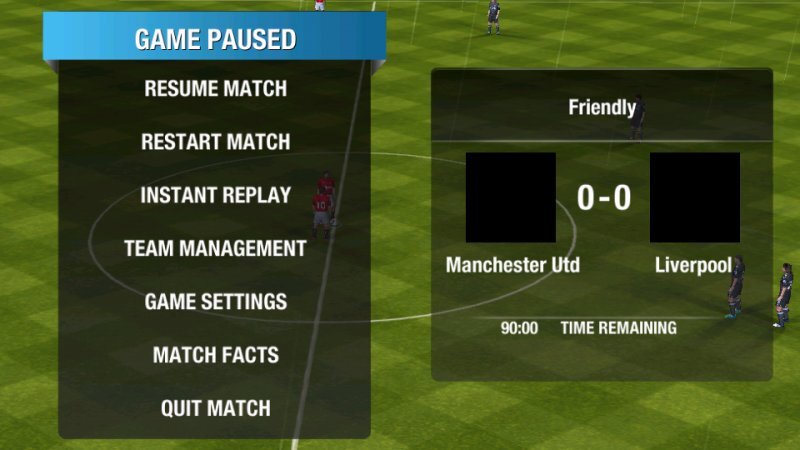Screen dimensions: 800x450
Task: Select Quit Match
Action: 215,408
